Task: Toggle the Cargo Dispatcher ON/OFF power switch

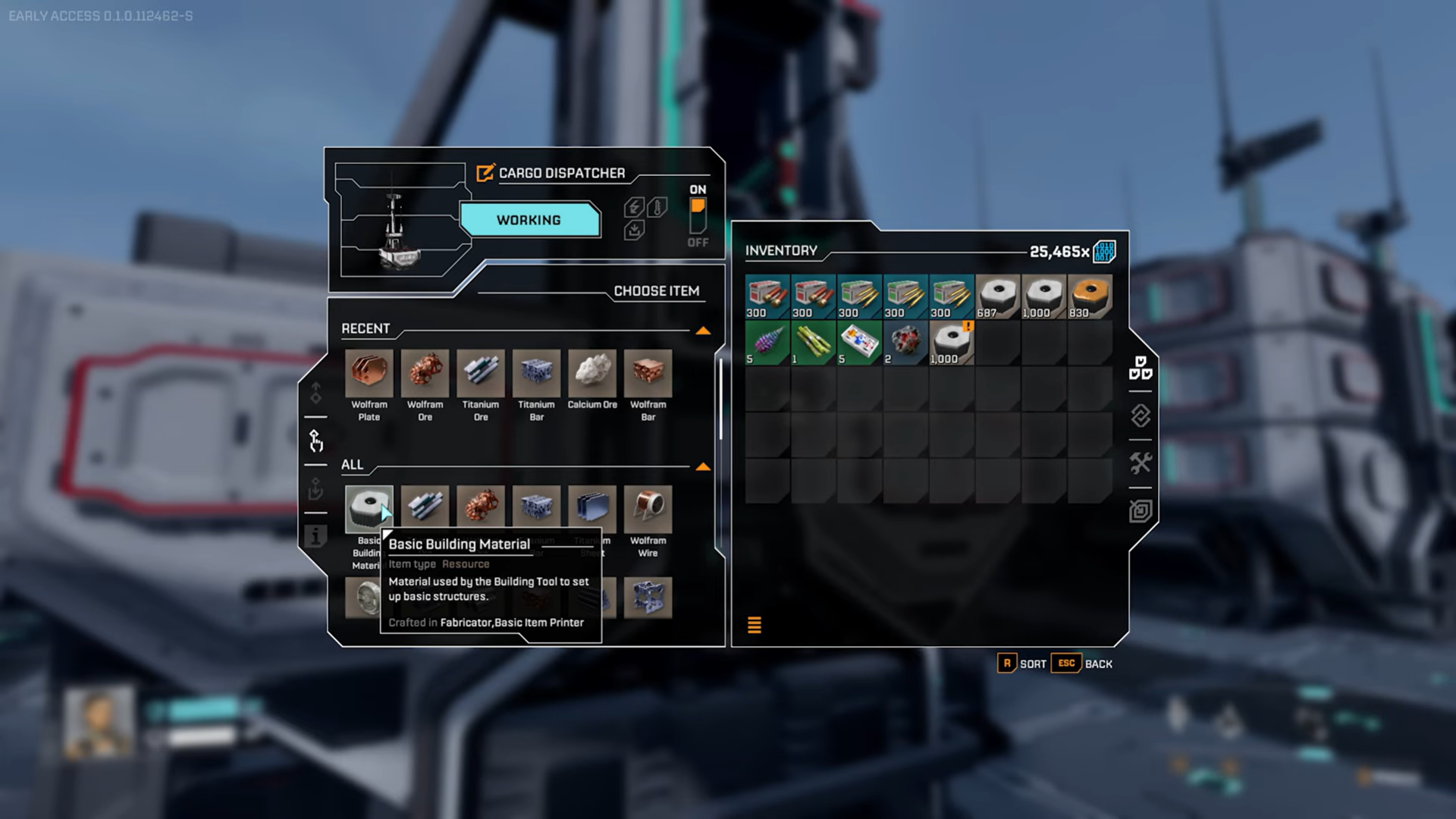Action: click(698, 216)
